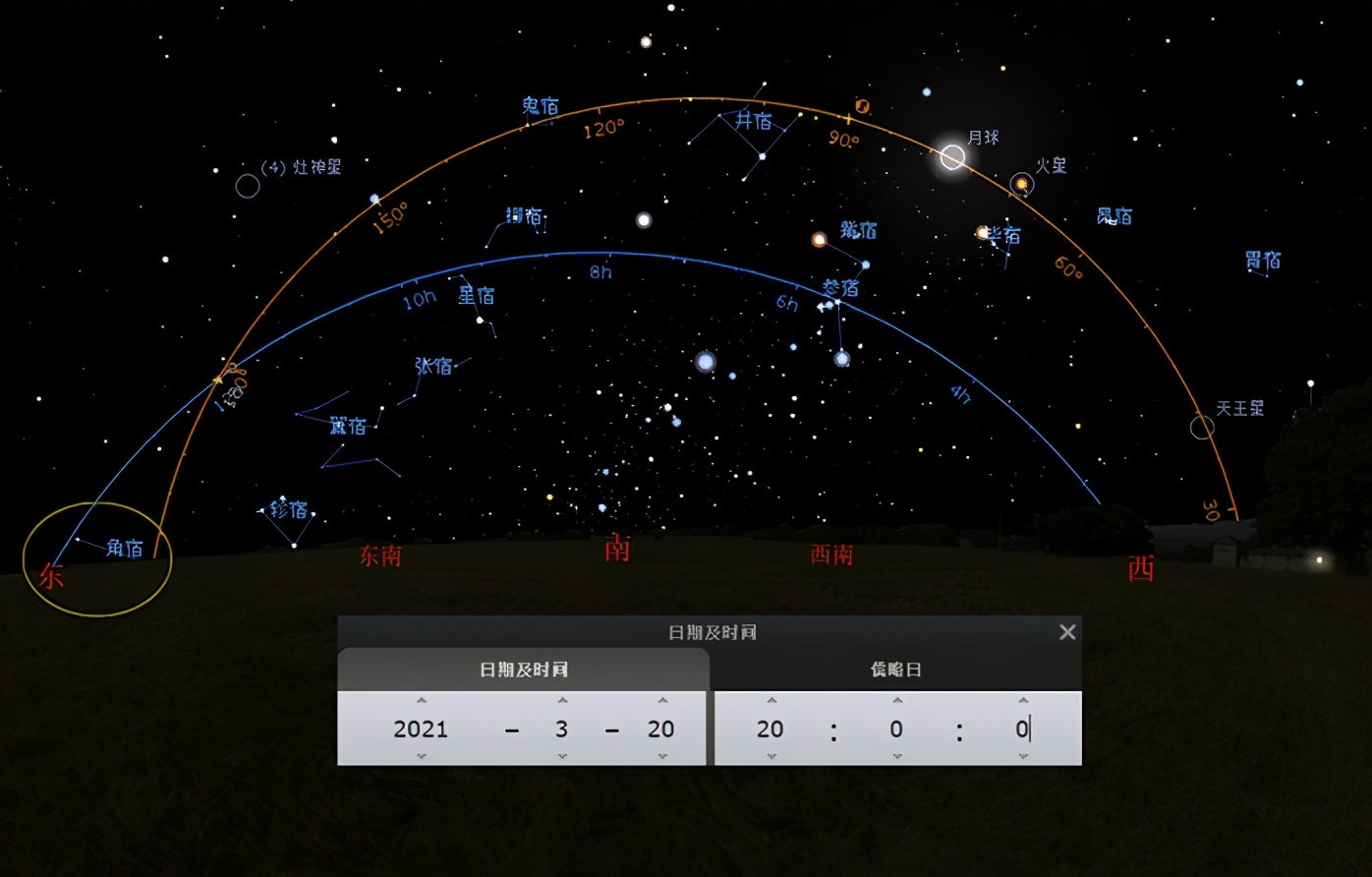The width and height of the screenshot is (1372, 877).
Task: Increase the year with its up arrow
Action: (422, 701)
